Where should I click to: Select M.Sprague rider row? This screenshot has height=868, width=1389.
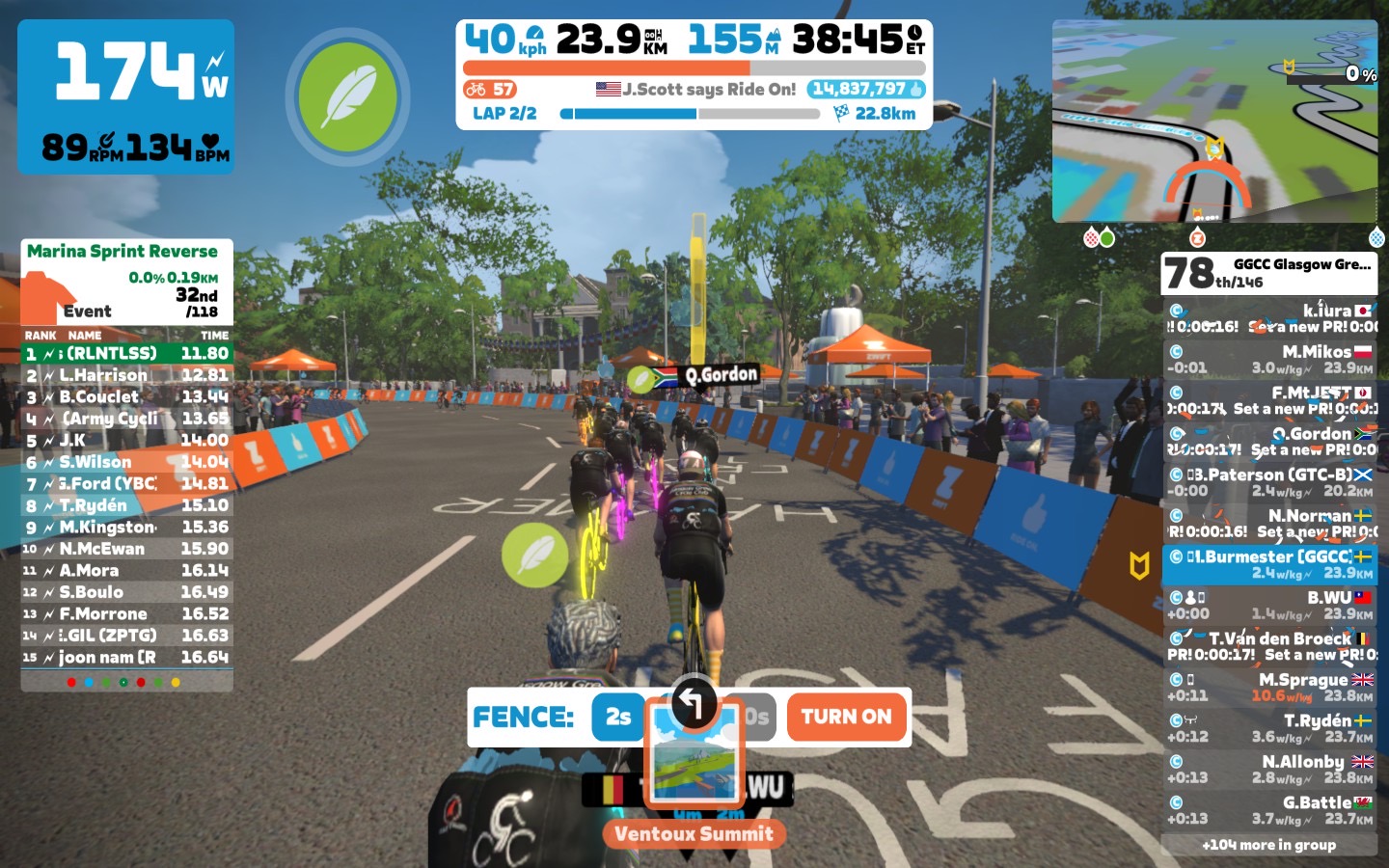(x=1269, y=688)
